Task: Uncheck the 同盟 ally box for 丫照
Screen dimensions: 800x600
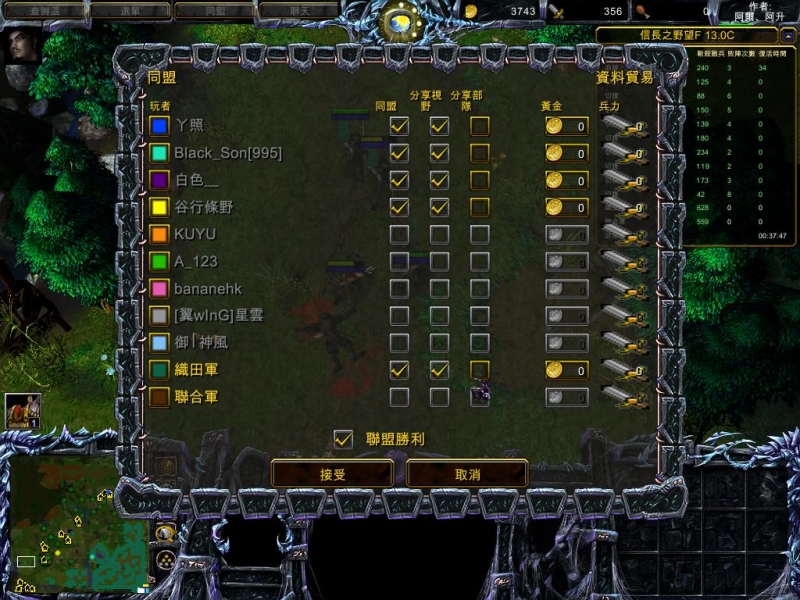Action: click(x=399, y=126)
